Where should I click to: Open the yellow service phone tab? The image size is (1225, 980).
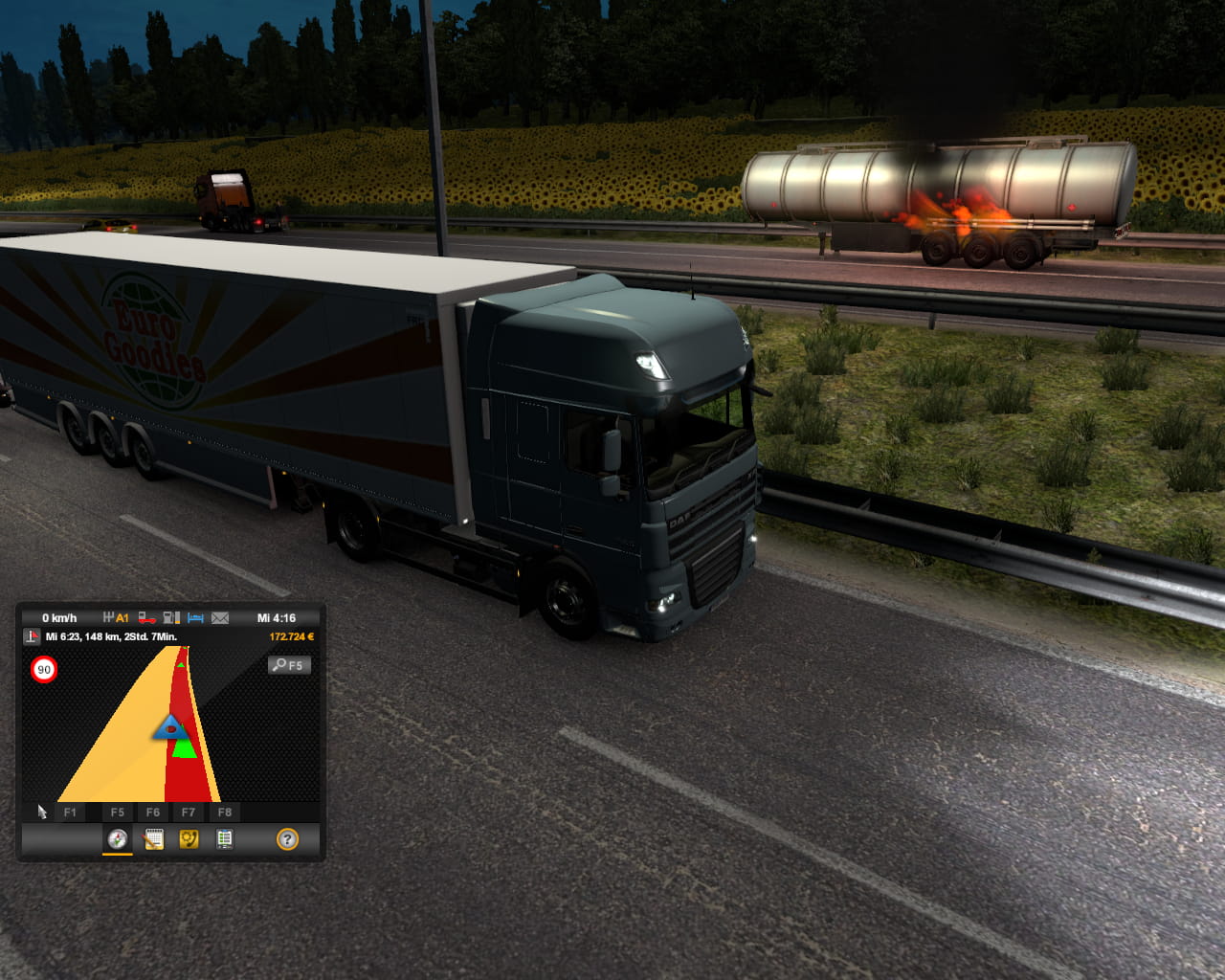click(x=189, y=839)
